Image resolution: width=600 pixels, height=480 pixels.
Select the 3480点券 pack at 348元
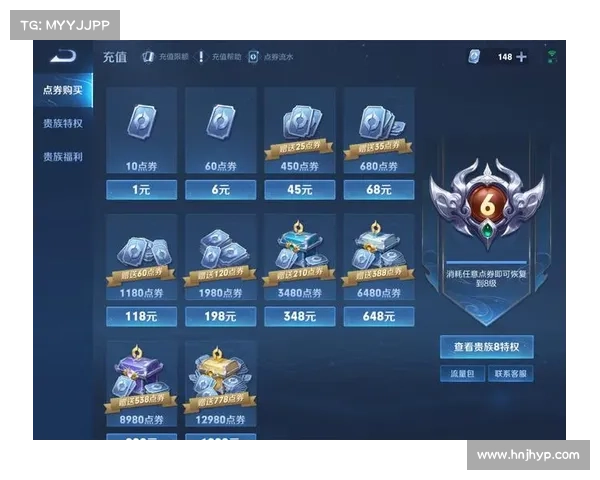pos(300,316)
